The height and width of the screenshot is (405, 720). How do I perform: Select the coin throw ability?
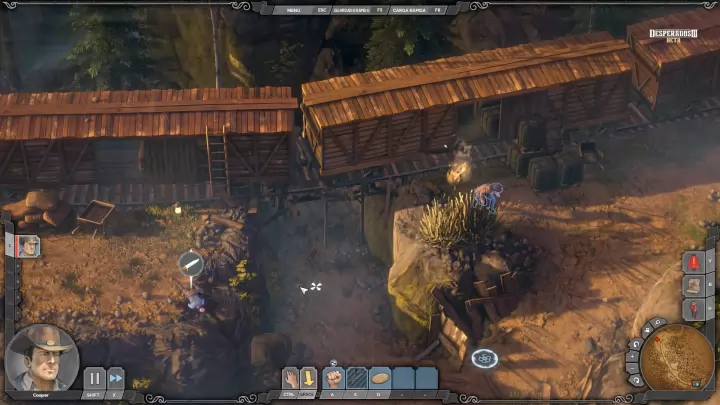380,378
